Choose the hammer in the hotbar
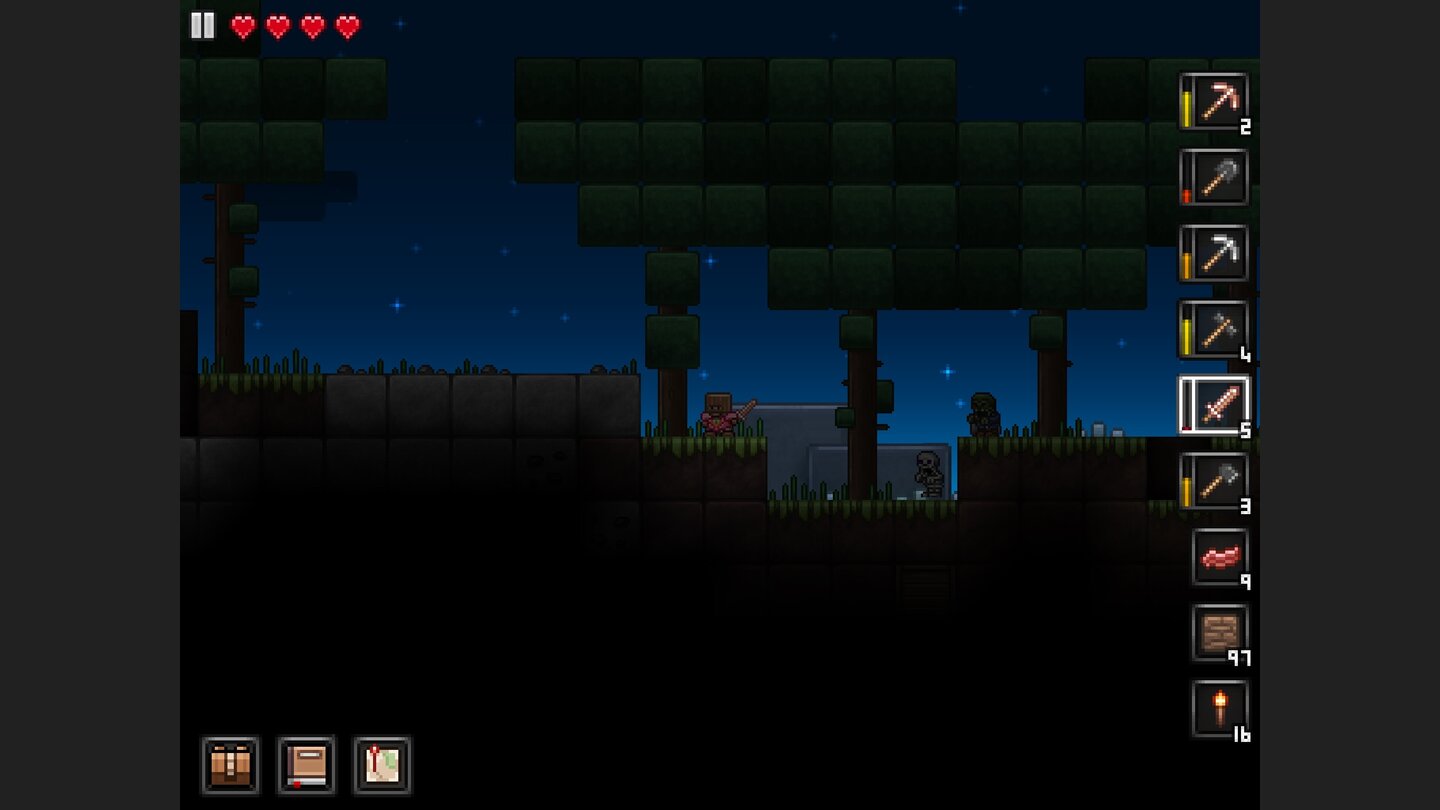The image size is (1440, 810). click(1214, 329)
